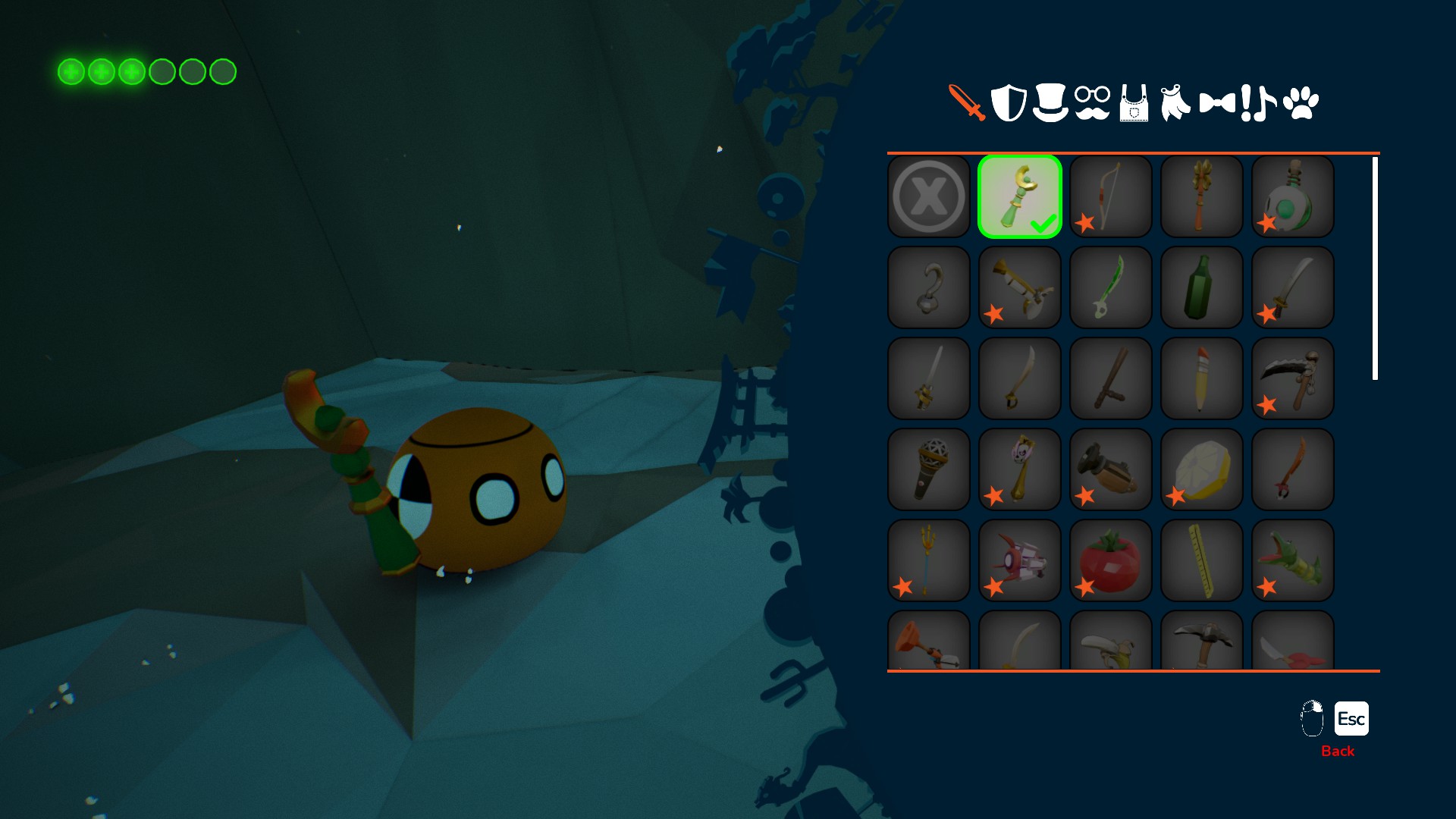1456x819 pixels.
Task: Click the weapon list scrollbar
Action: (x=1375, y=268)
